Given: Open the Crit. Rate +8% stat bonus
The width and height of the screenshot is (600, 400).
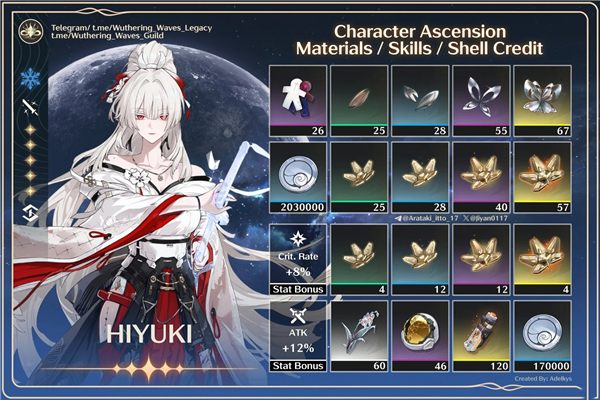Looking at the screenshot, I should (x=299, y=257).
